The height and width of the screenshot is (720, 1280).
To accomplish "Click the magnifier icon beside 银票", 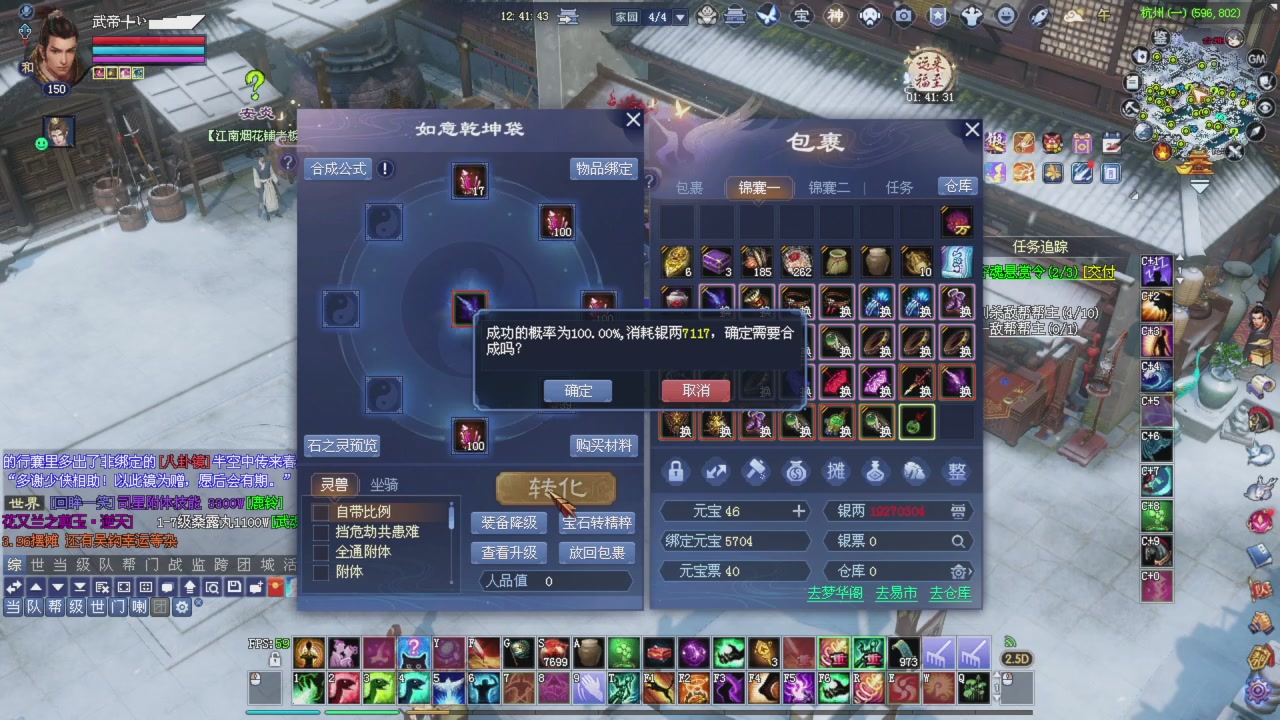I will [x=958, y=540].
